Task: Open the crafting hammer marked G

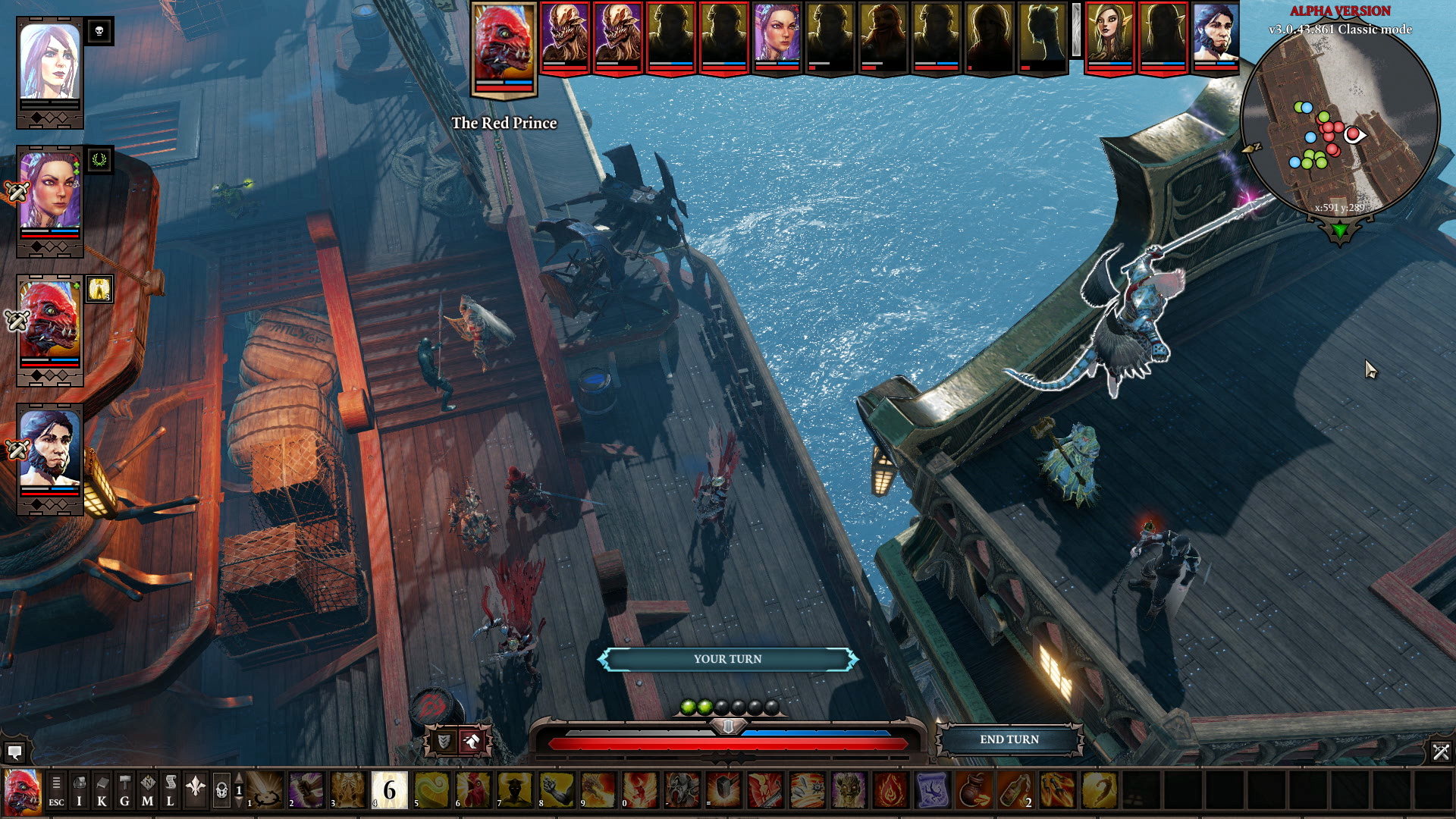Action: 124,791
